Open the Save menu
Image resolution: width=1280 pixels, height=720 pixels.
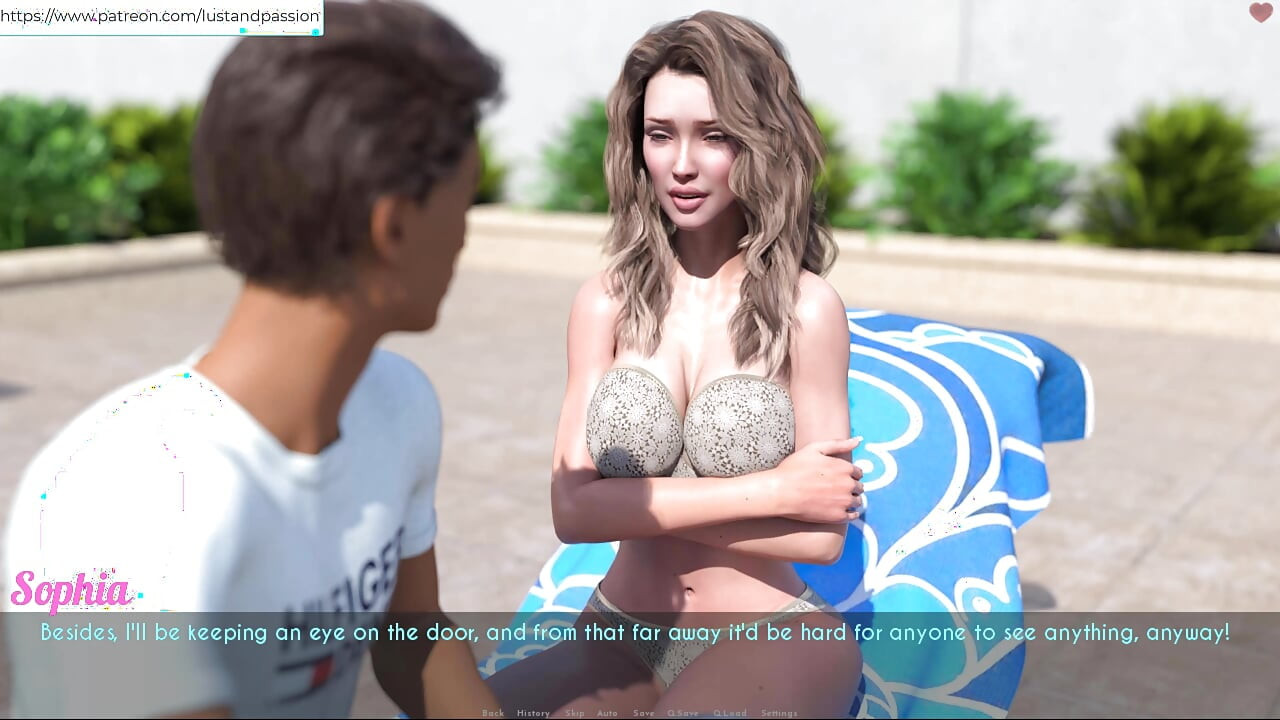coord(644,713)
